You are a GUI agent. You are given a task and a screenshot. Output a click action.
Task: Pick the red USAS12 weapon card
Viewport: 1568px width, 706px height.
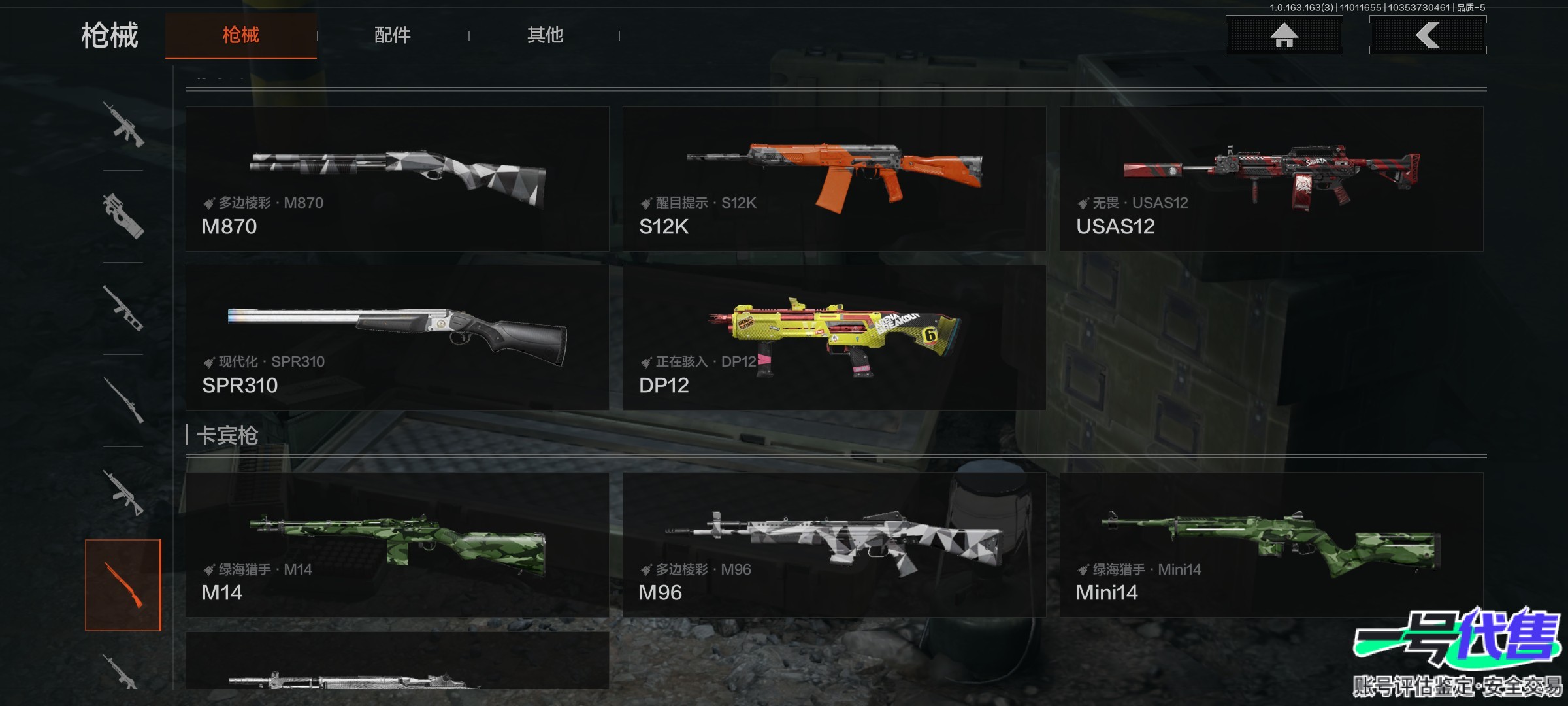pos(1271,178)
